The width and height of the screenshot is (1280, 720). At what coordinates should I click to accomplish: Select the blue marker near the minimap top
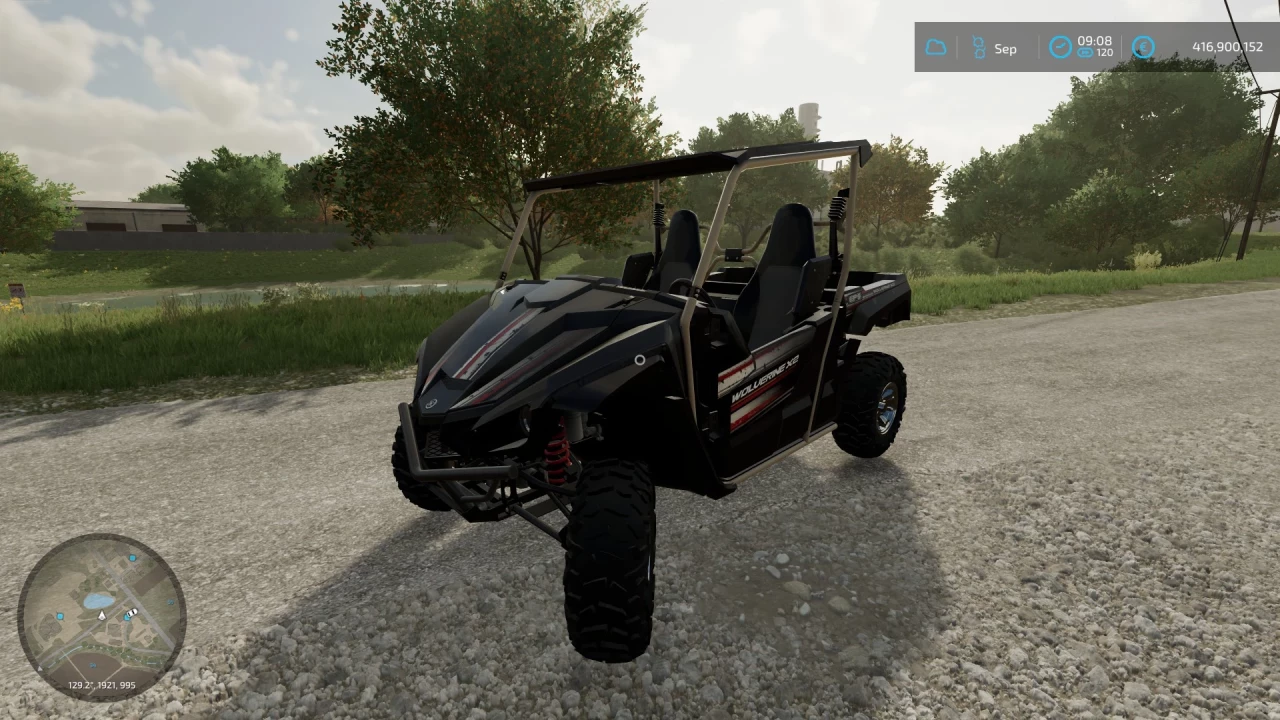(x=131, y=558)
